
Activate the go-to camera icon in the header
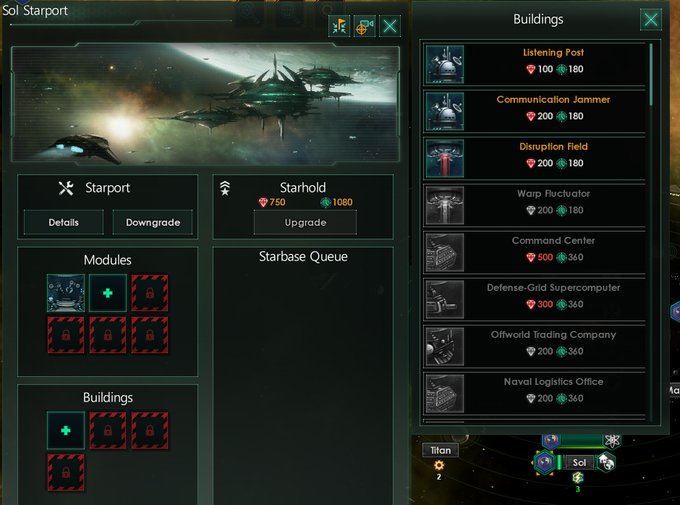[x=364, y=27]
